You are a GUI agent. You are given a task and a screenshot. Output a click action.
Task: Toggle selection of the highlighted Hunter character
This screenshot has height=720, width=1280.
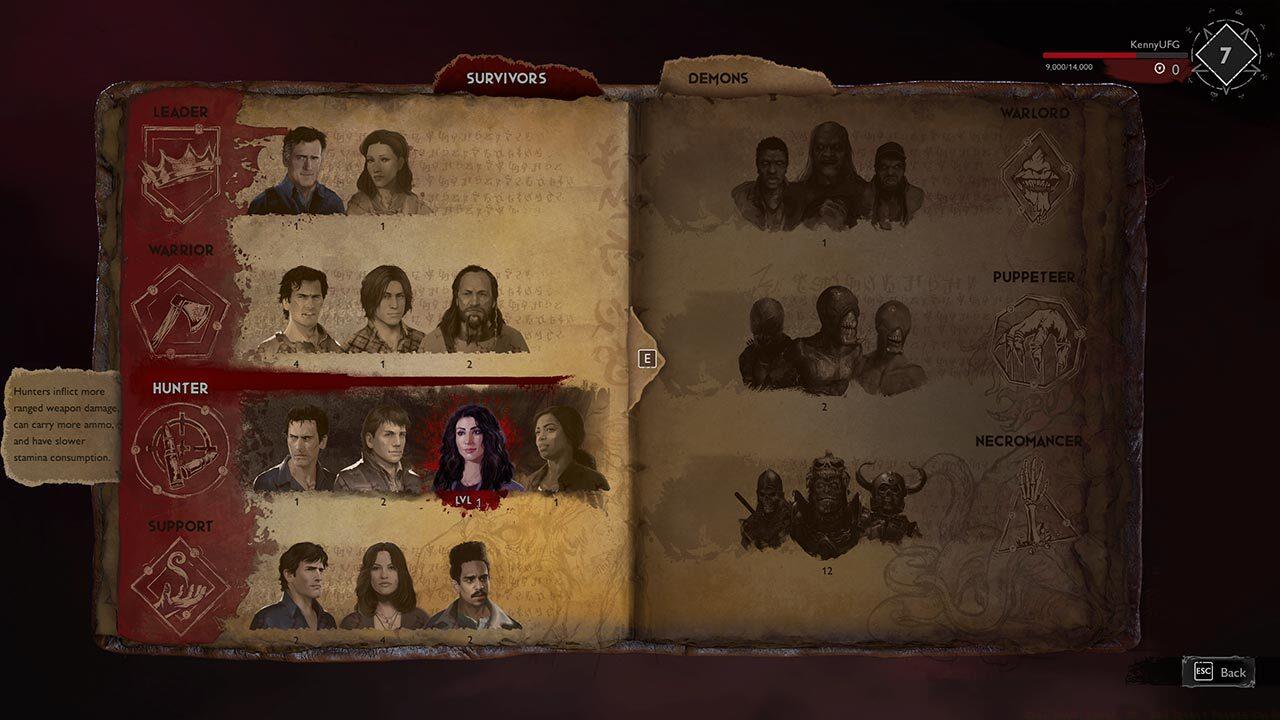click(473, 445)
